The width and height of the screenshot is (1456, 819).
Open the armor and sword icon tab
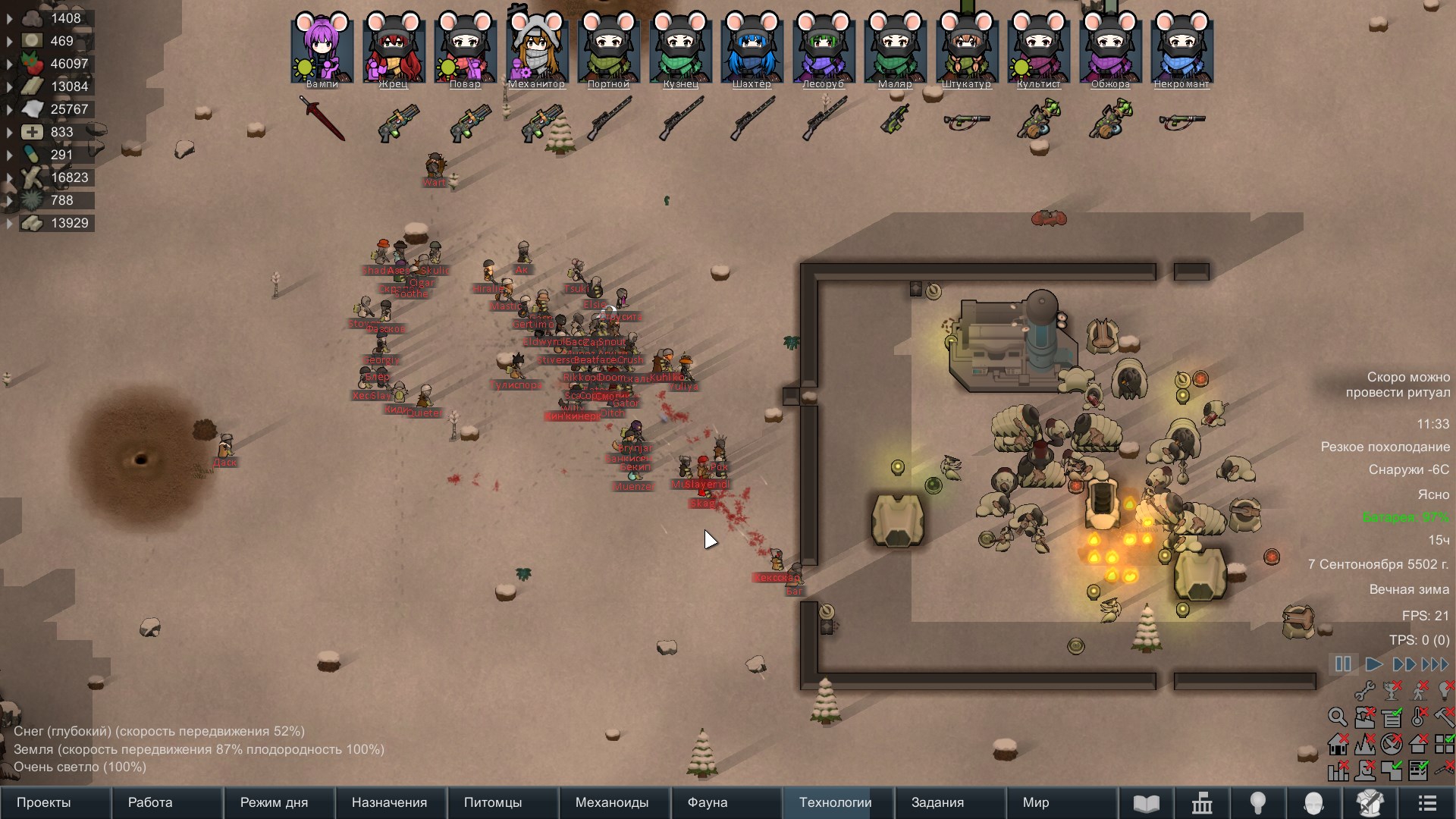(x=1370, y=803)
